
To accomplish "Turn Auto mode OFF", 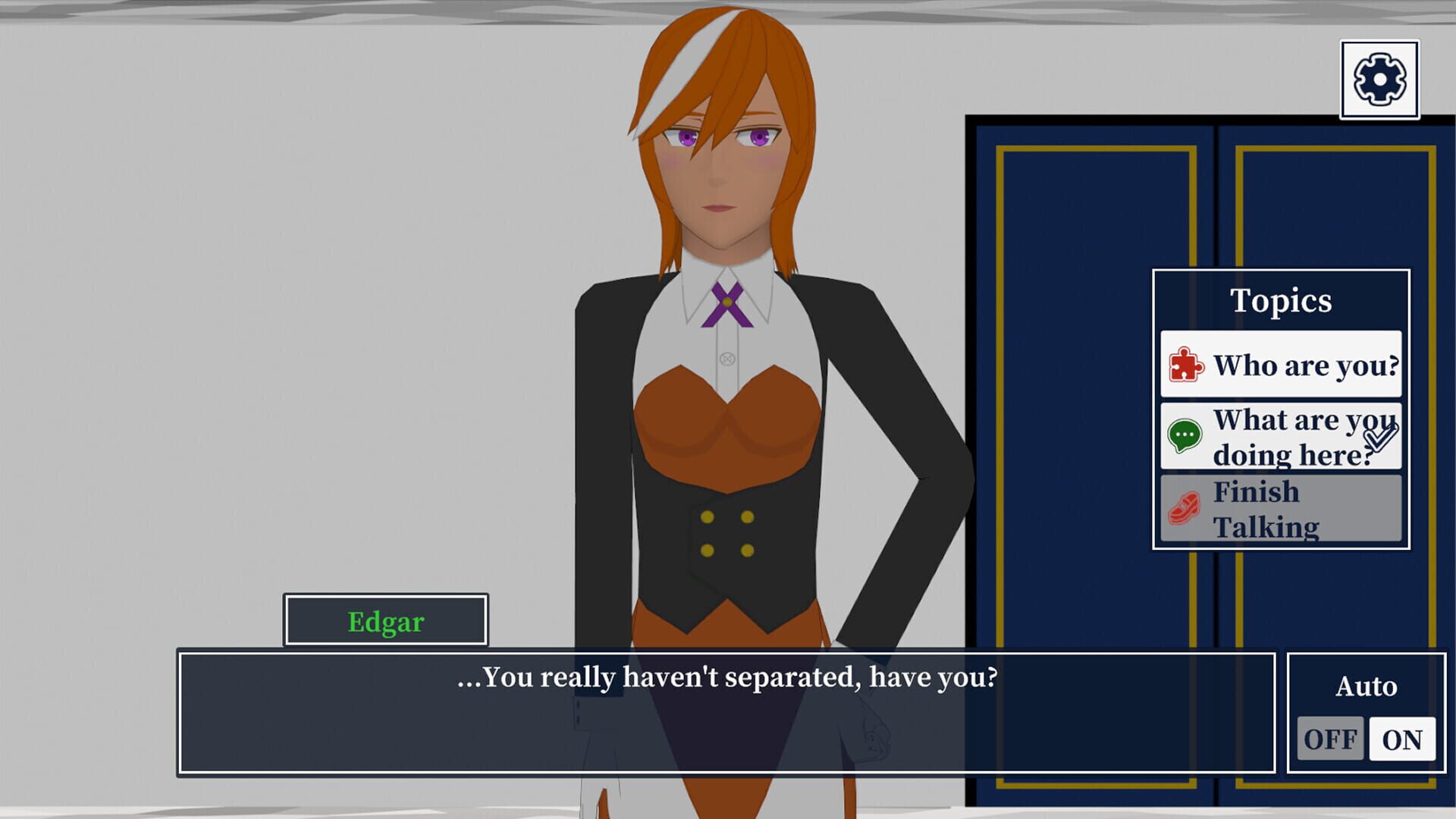I will pos(1332,737).
